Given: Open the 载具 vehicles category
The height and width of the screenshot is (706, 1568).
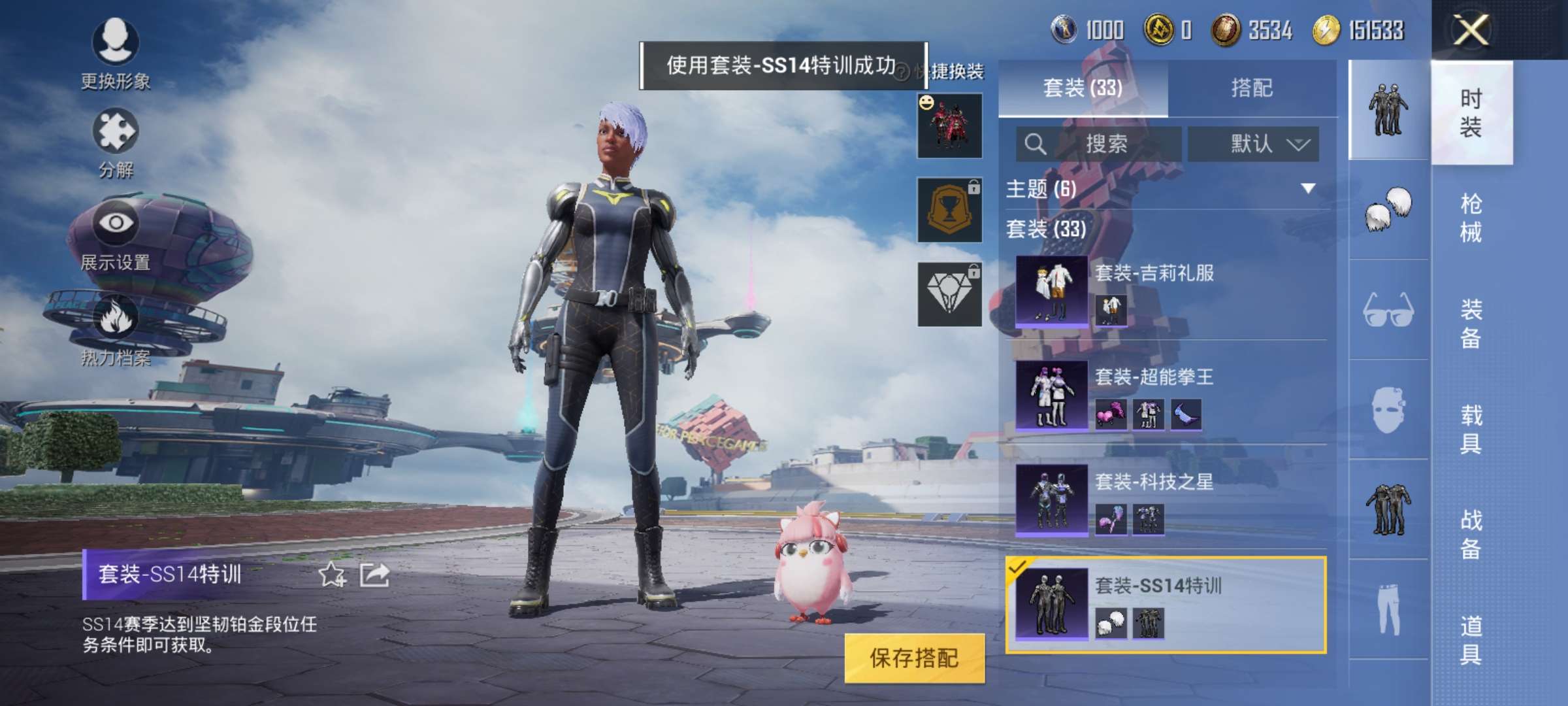Looking at the screenshot, I should click(x=1471, y=429).
